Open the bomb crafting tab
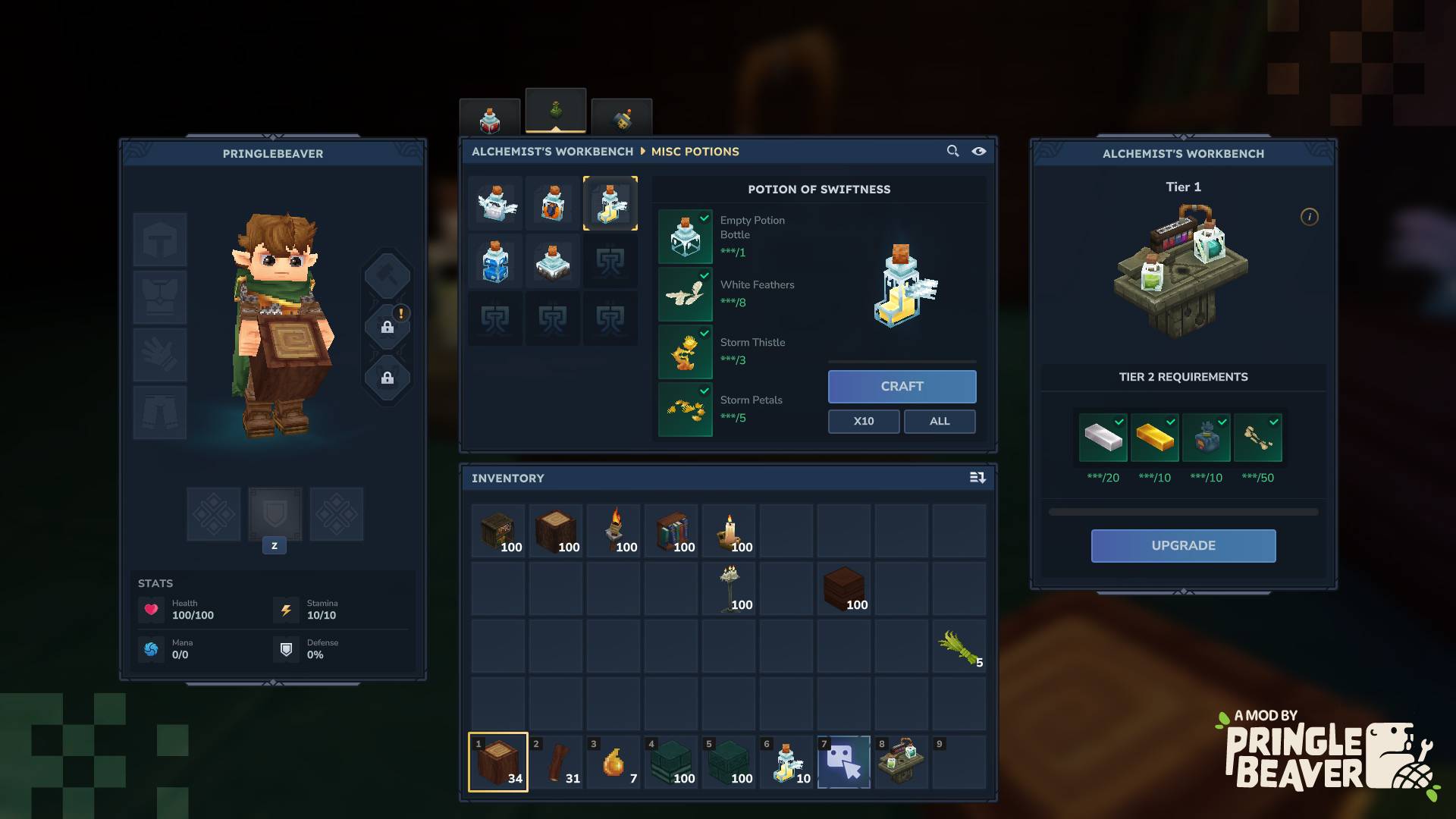This screenshot has height=819, width=1456. coord(622,118)
